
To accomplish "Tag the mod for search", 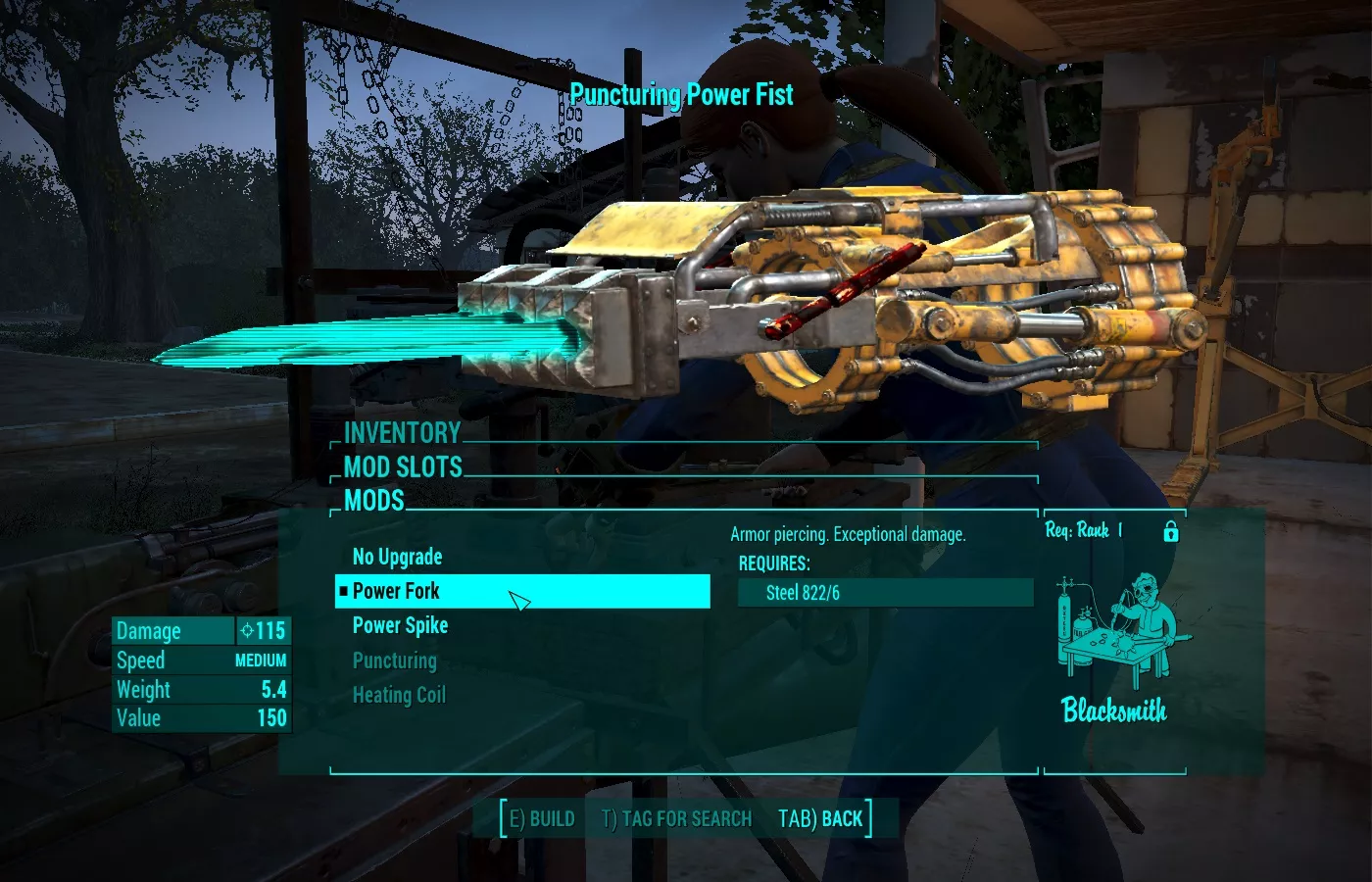I will 676,818.
